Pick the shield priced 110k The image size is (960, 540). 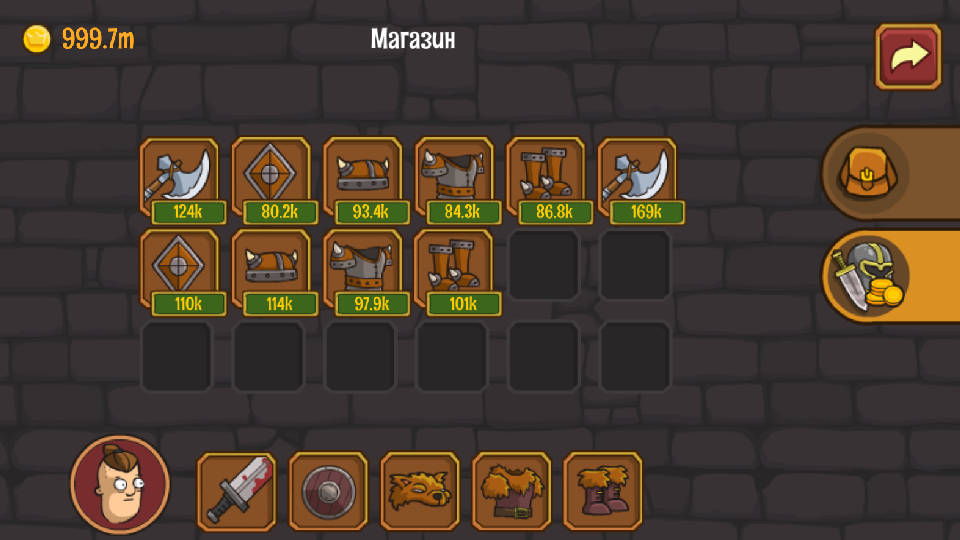coord(179,268)
